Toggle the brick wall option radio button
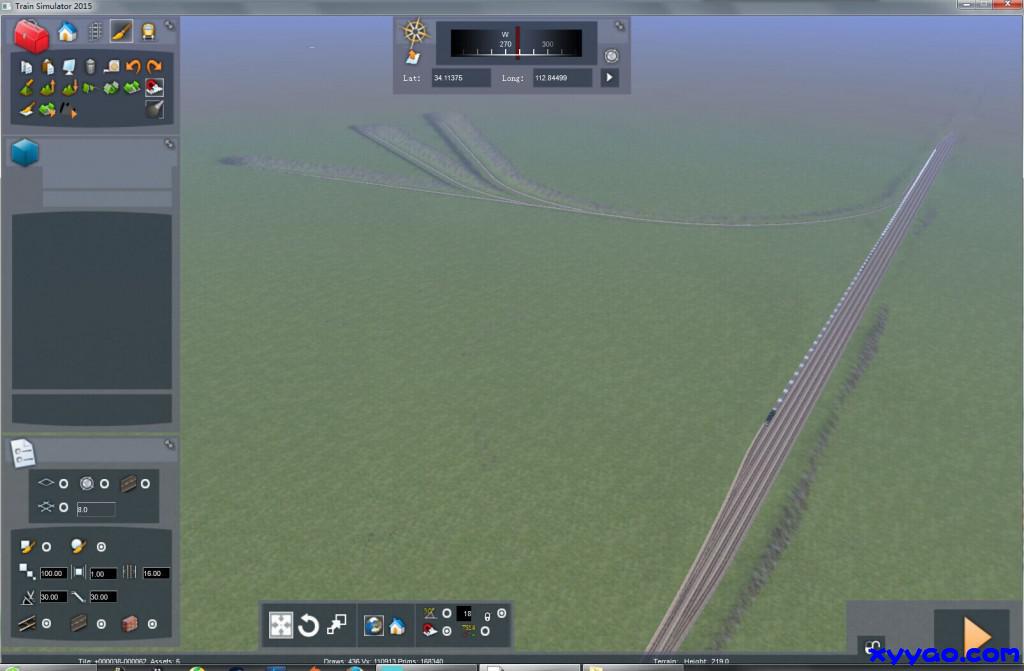Viewport: 1024px width, 671px height. (152, 624)
